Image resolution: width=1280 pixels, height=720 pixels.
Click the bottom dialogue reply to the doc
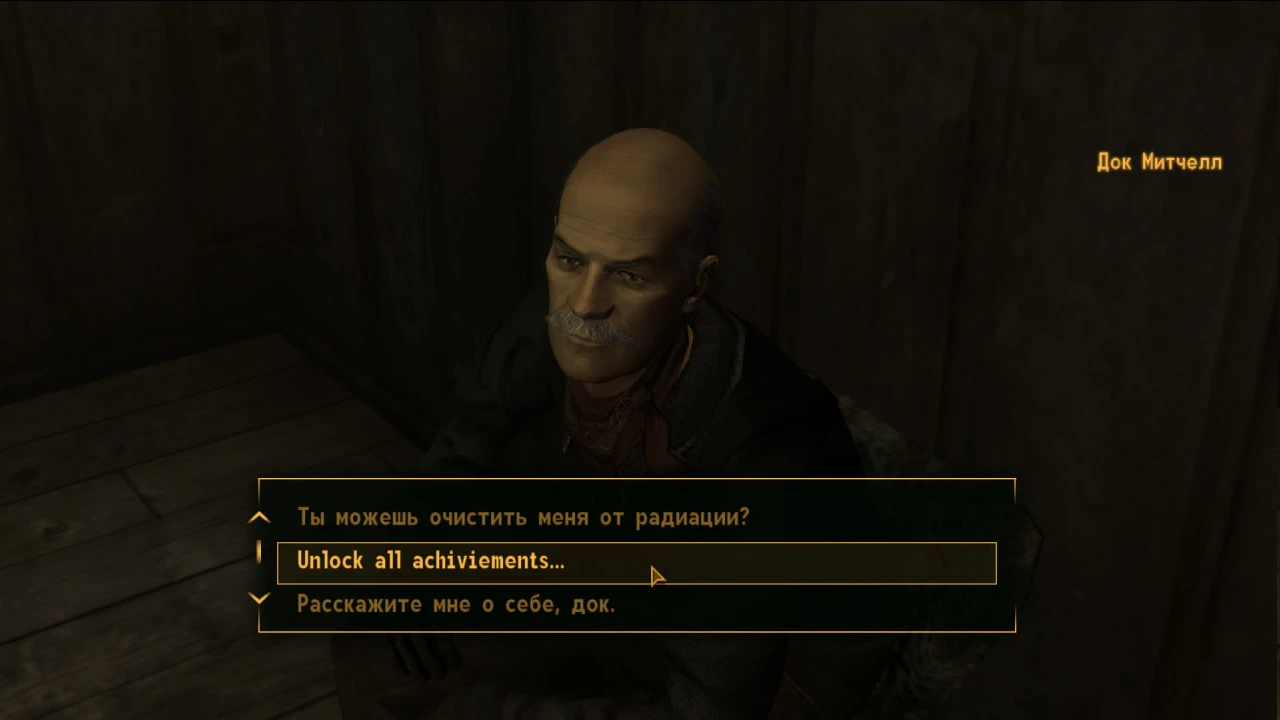(x=456, y=604)
